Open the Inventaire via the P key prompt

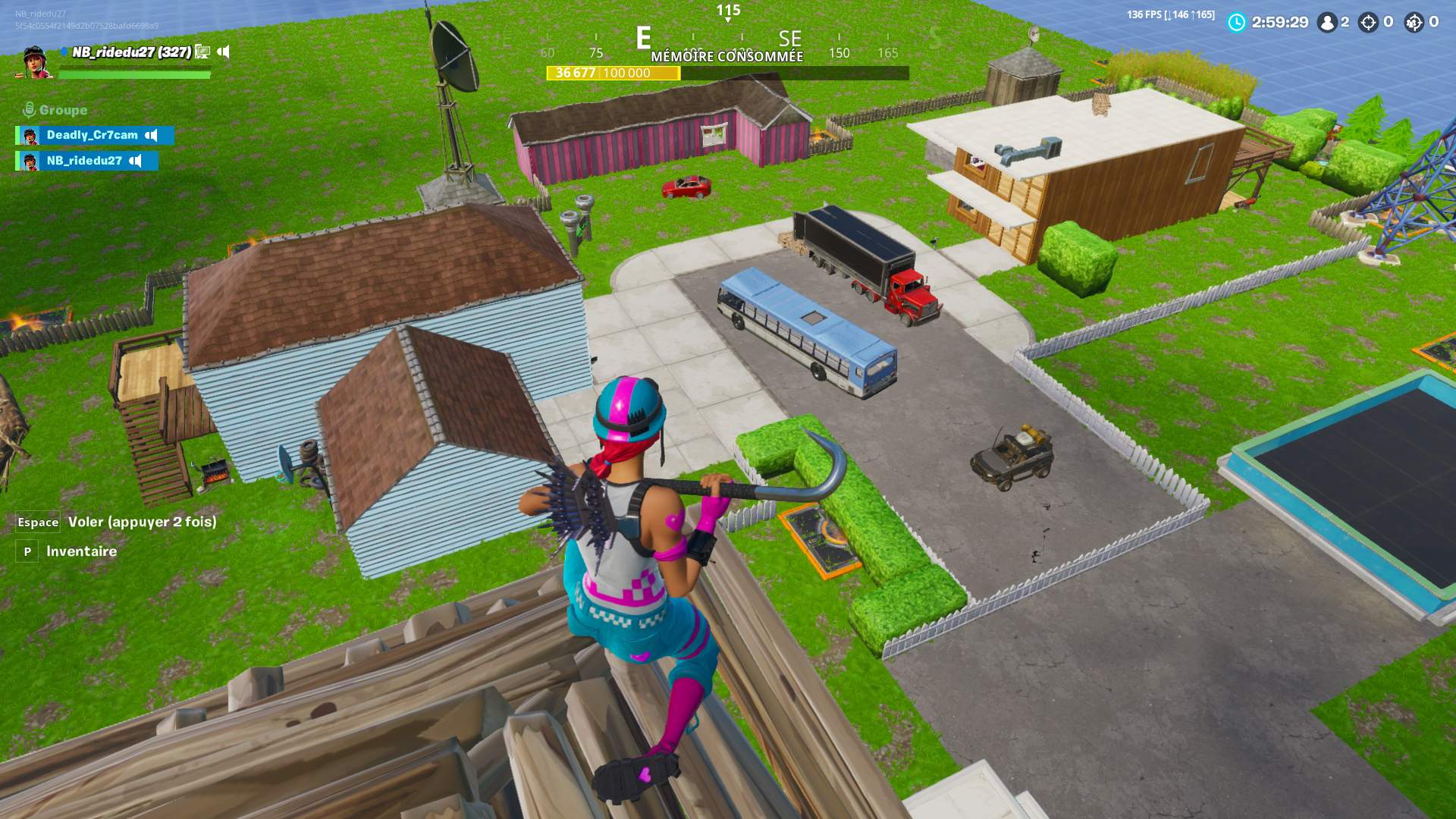click(x=29, y=551)
